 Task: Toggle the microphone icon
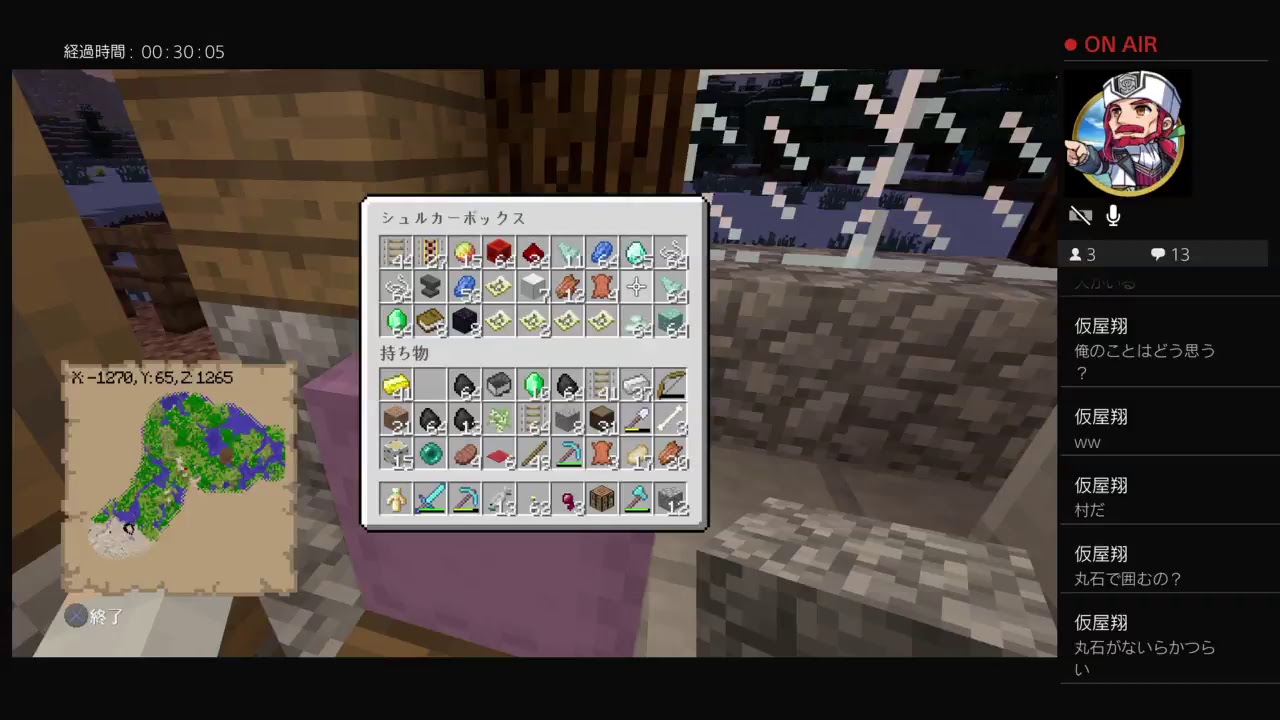(1112, 215)
